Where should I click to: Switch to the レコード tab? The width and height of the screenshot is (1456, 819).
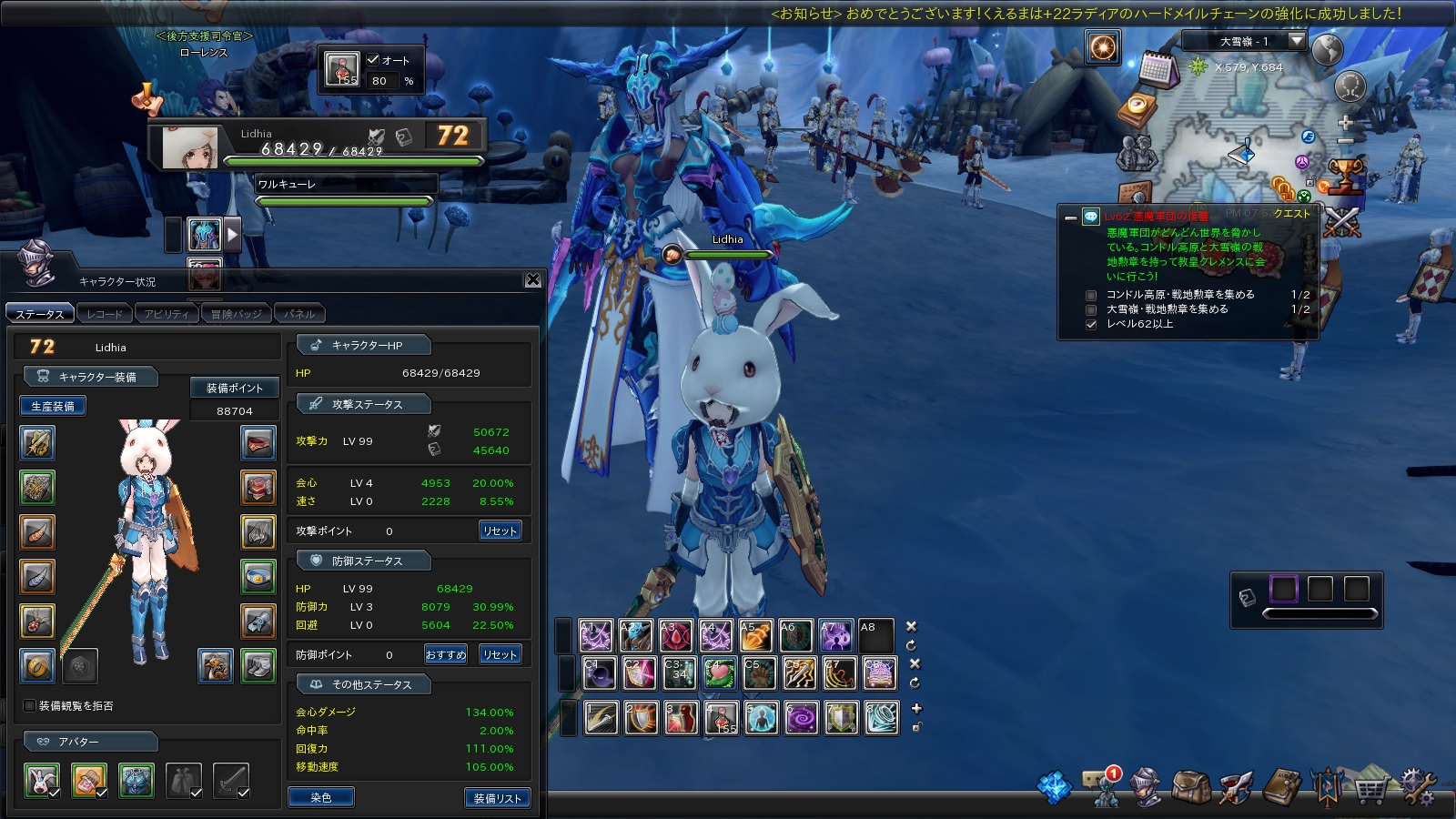(x=105, y=314)
